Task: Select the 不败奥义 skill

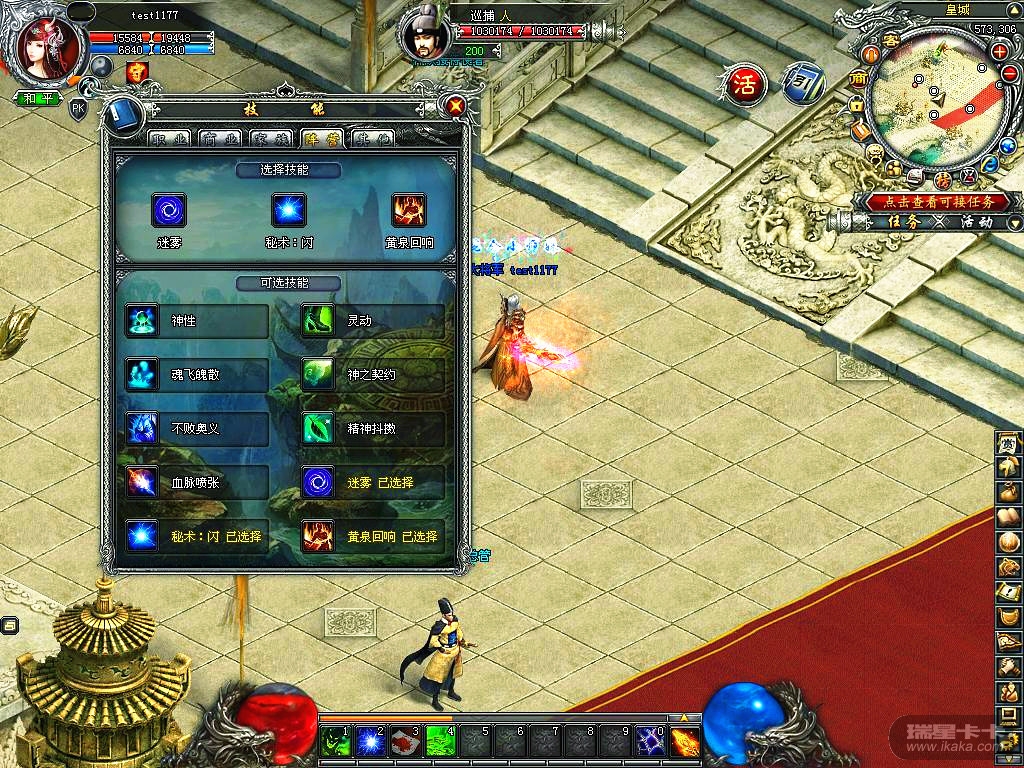Action: click(x=197, y=429)
